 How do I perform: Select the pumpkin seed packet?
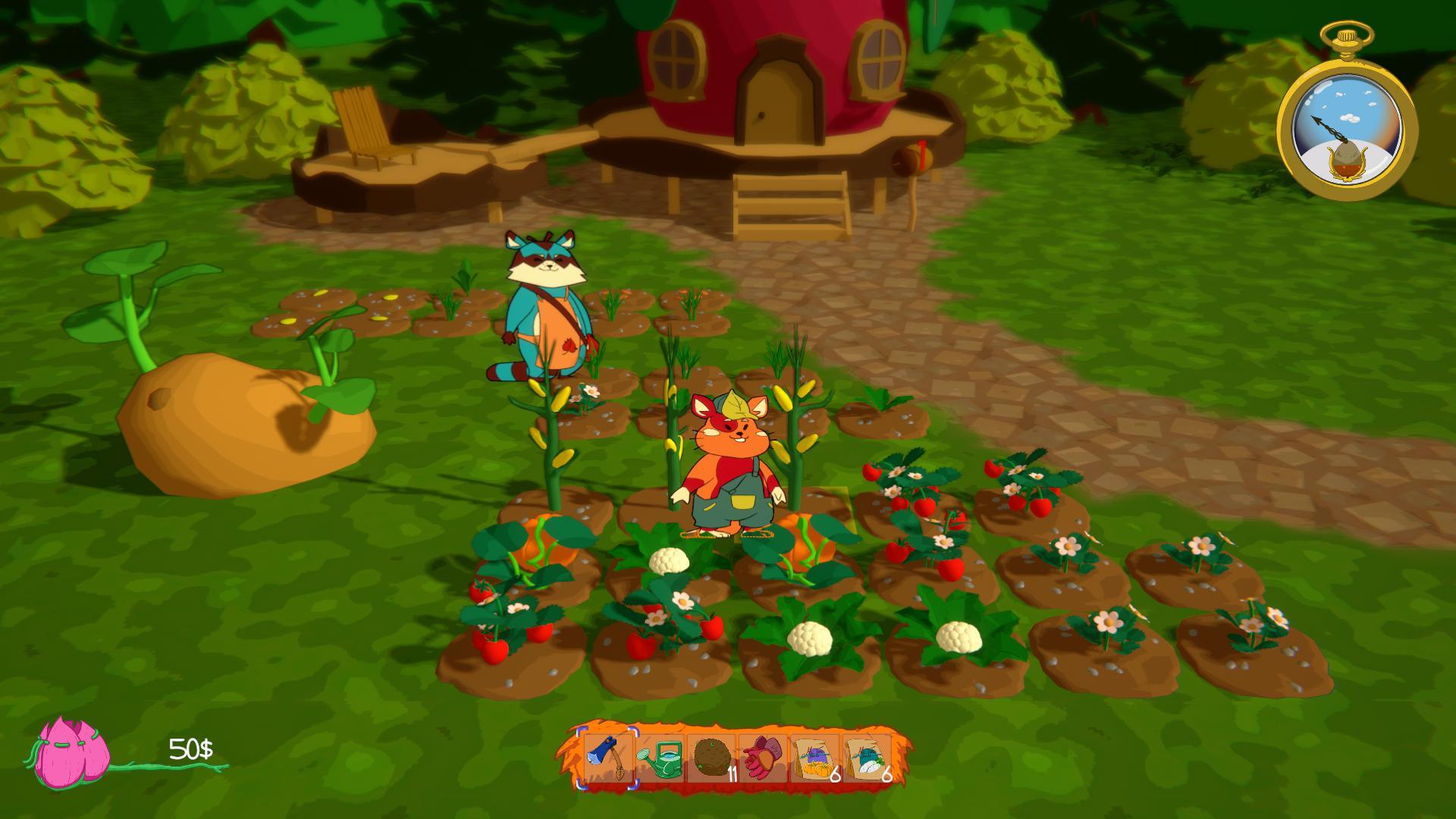[814, 758]
